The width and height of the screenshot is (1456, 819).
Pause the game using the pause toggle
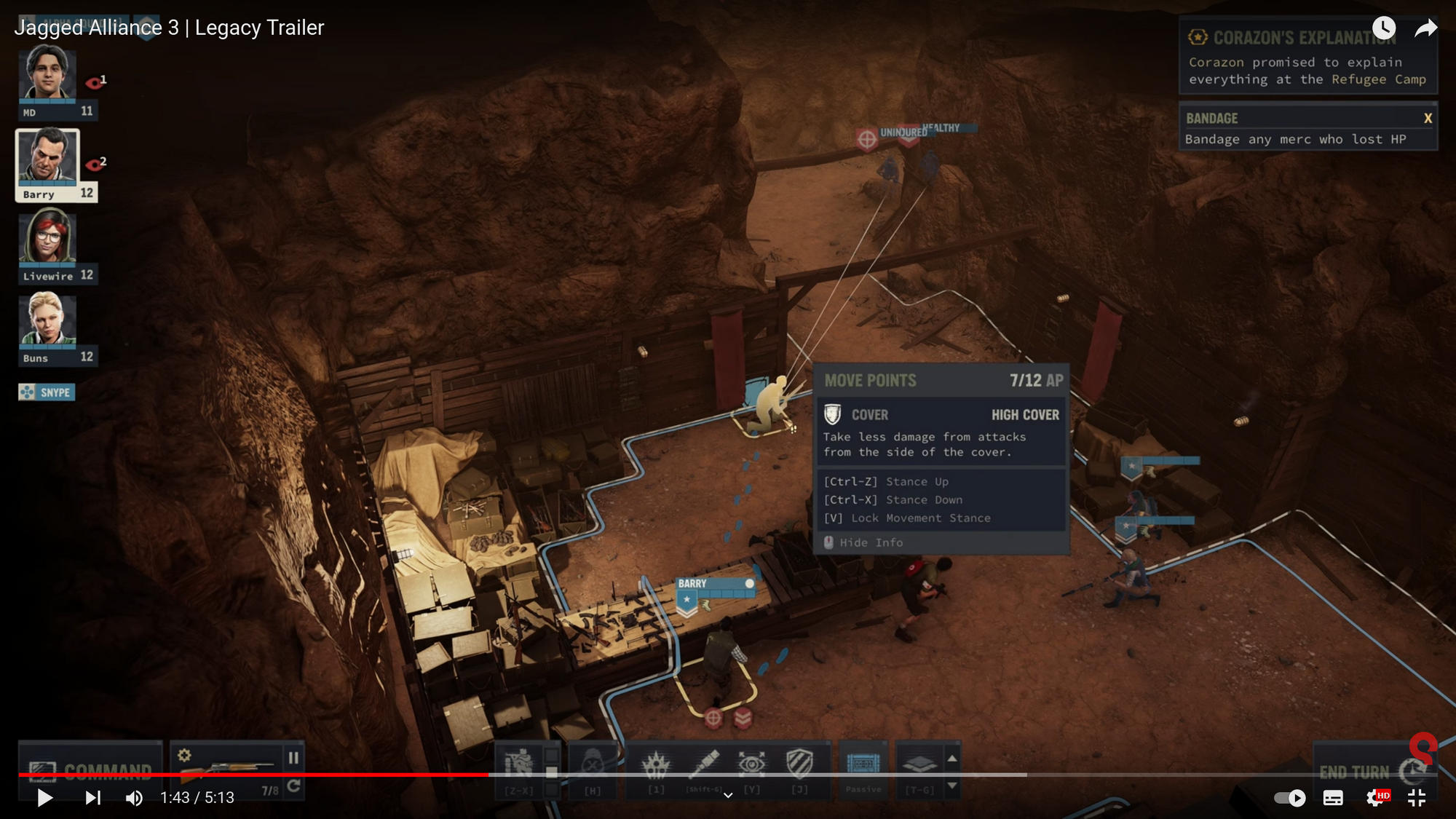click(295, 756)
